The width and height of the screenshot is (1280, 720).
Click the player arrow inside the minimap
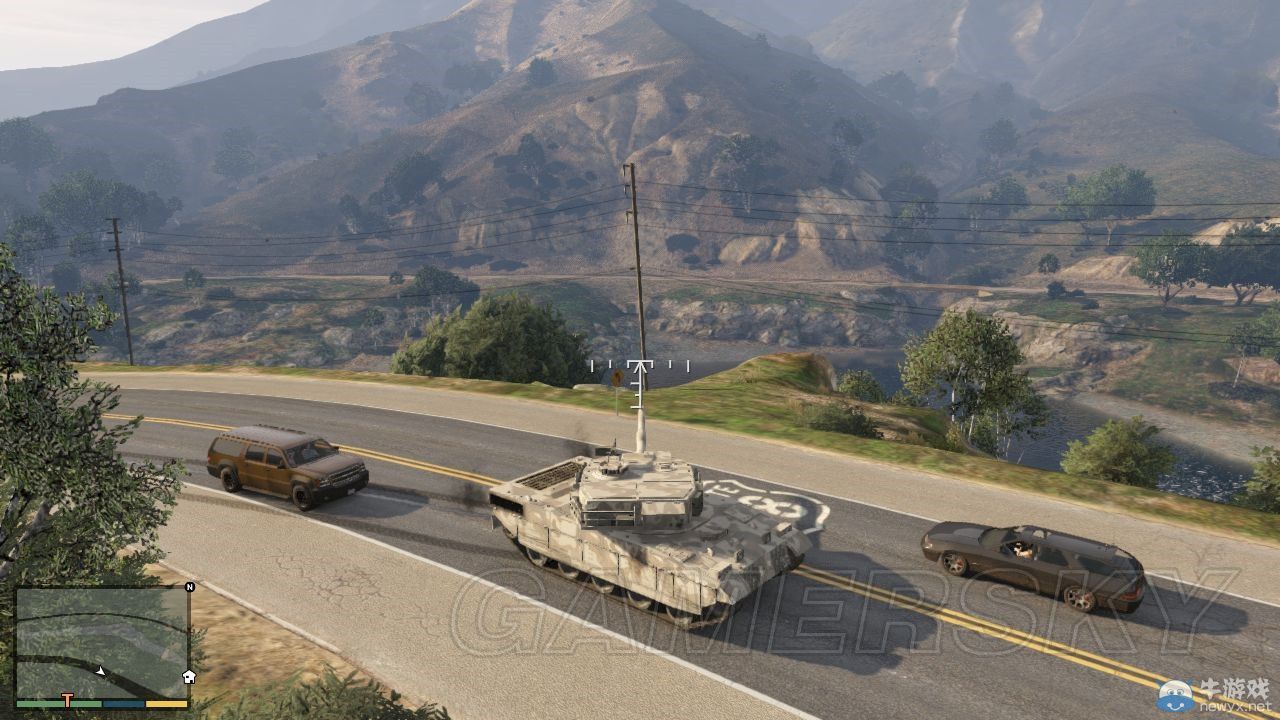(102, 671)
